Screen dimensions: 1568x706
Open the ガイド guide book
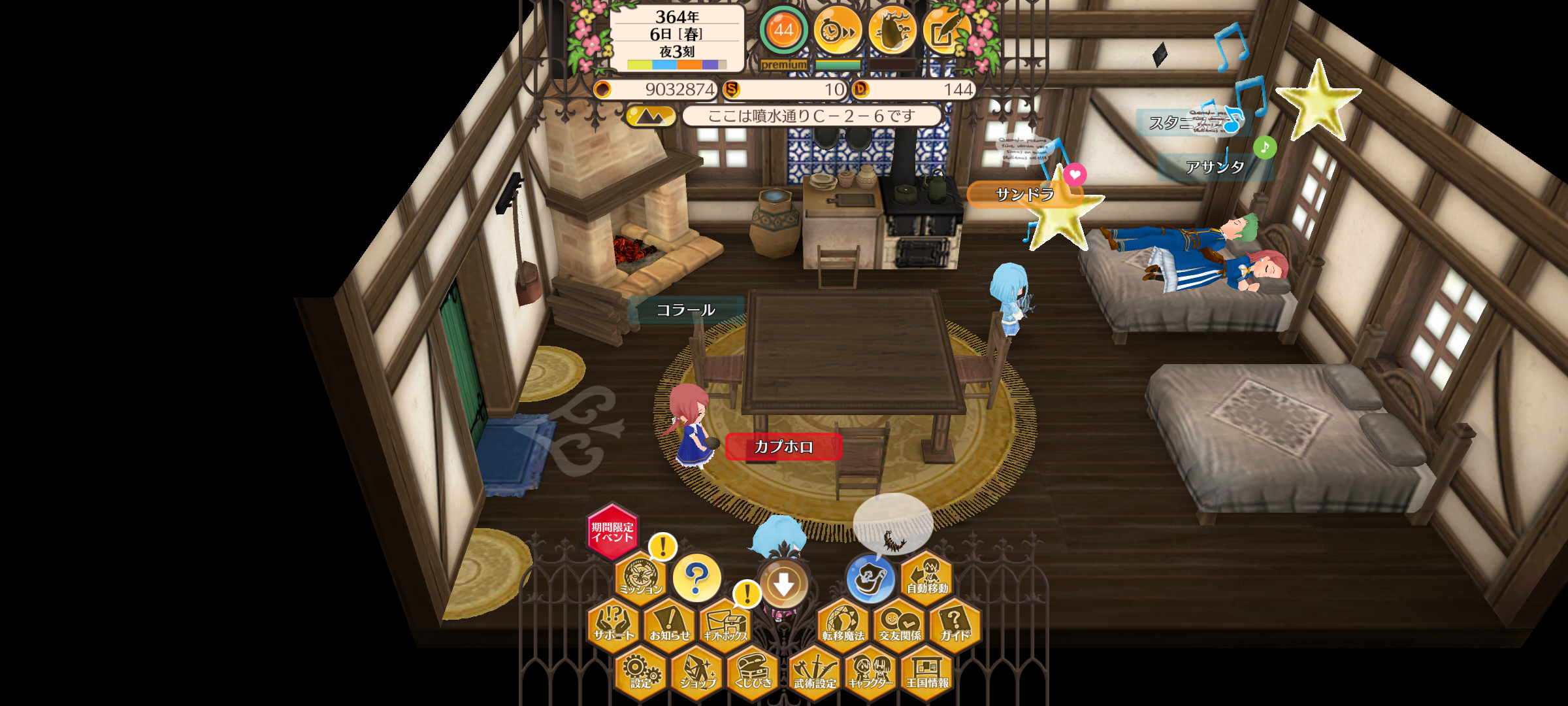pyautogui.click(x=955, y=624)
